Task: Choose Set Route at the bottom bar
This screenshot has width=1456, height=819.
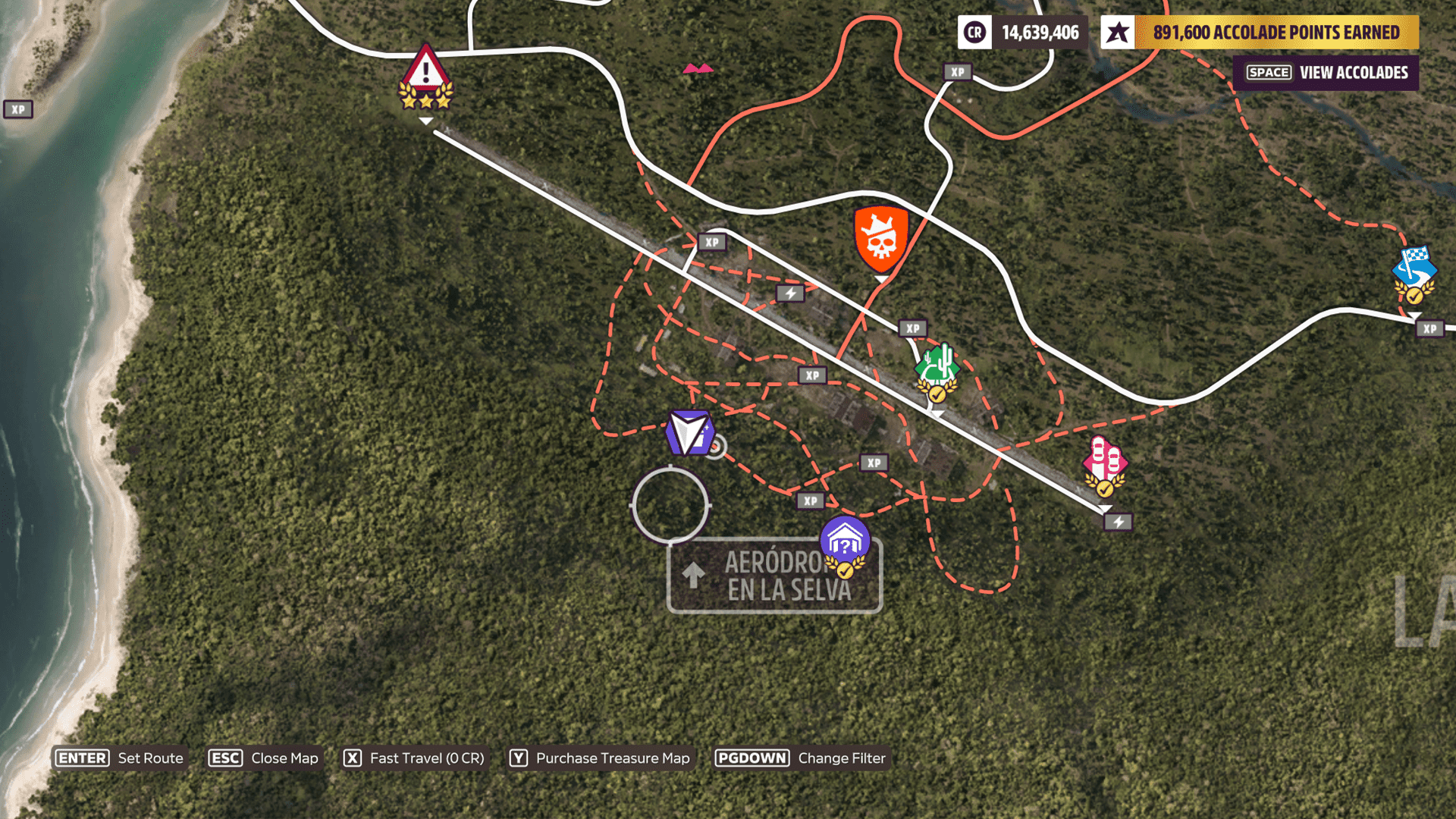Action: coord(121,758)
